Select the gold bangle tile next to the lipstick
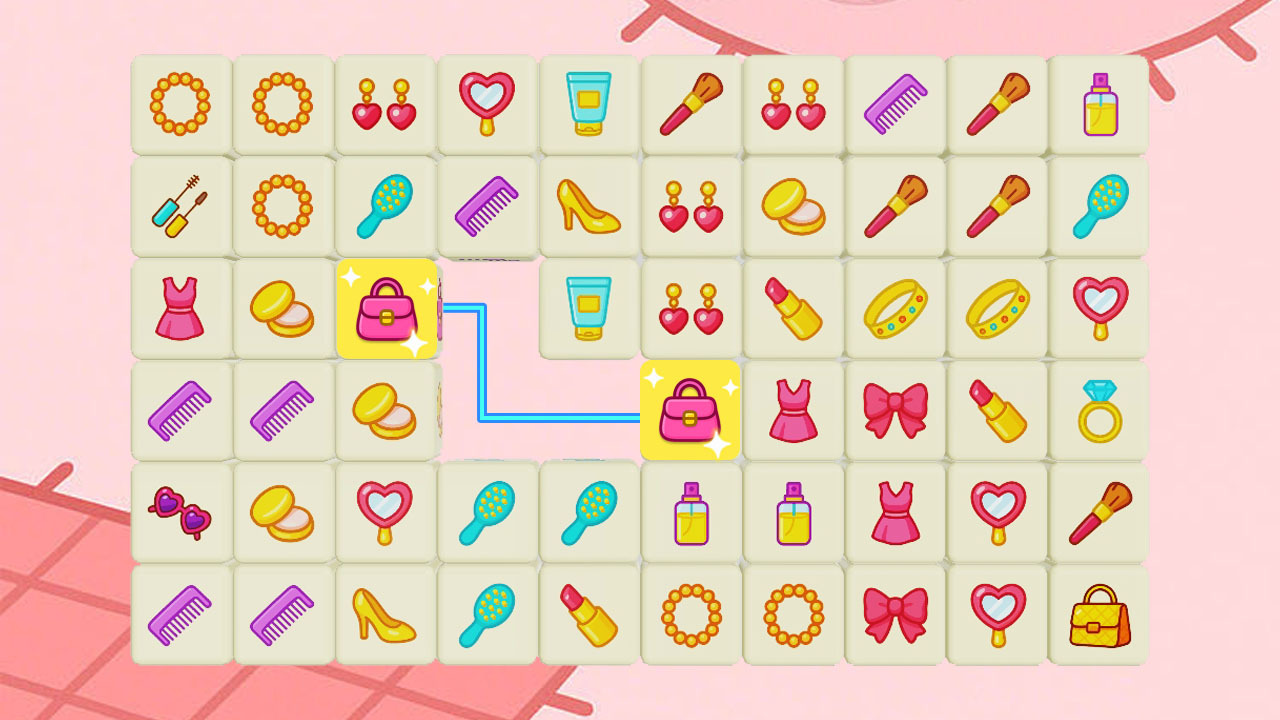 coord(895,308)
